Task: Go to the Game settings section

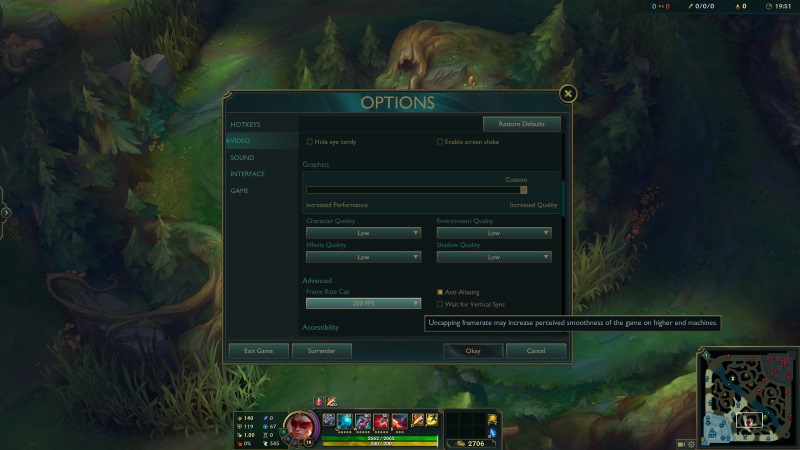Action: (240, 190)
